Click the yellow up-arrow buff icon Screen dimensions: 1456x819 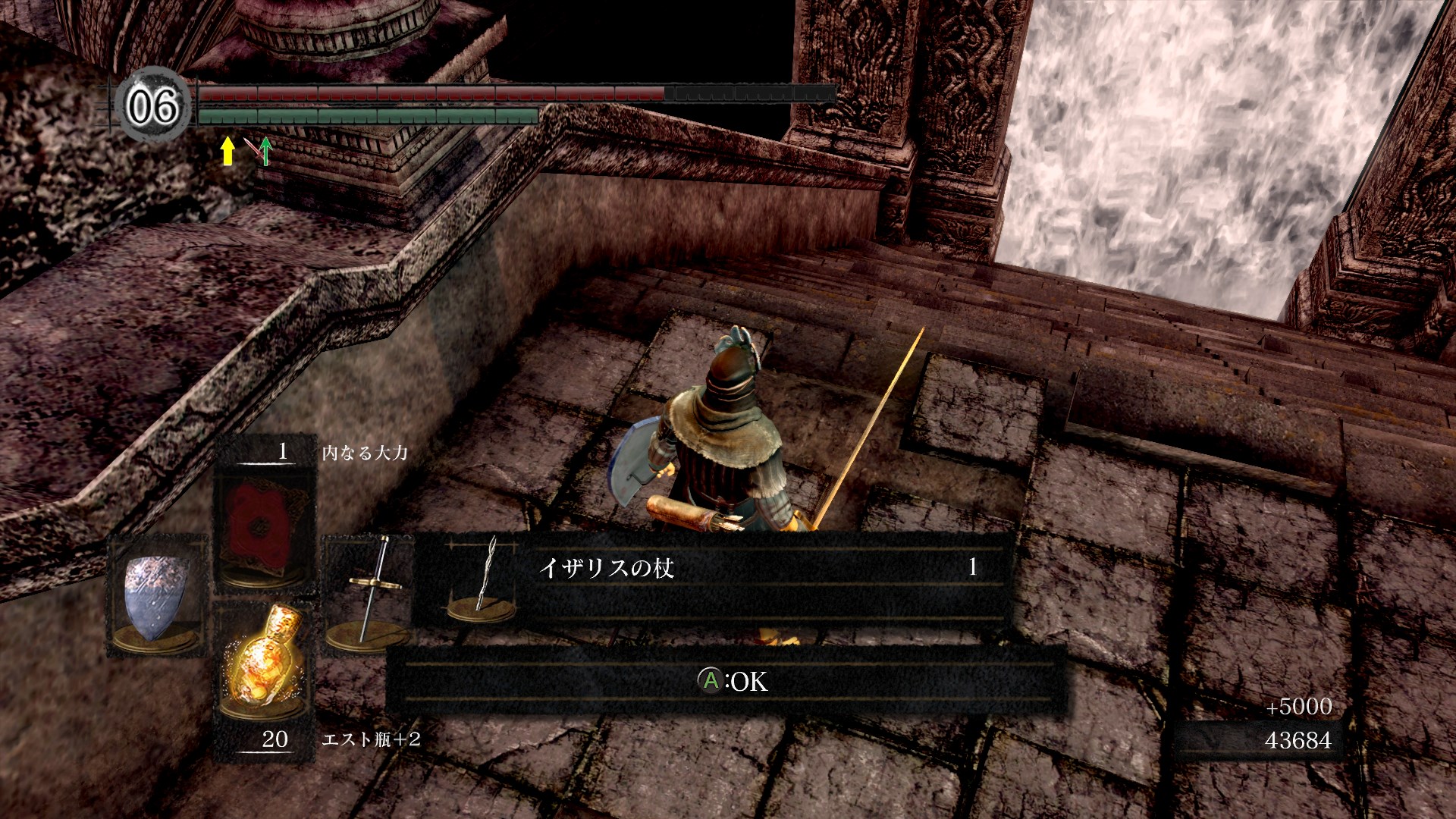[x=227, y=150]
